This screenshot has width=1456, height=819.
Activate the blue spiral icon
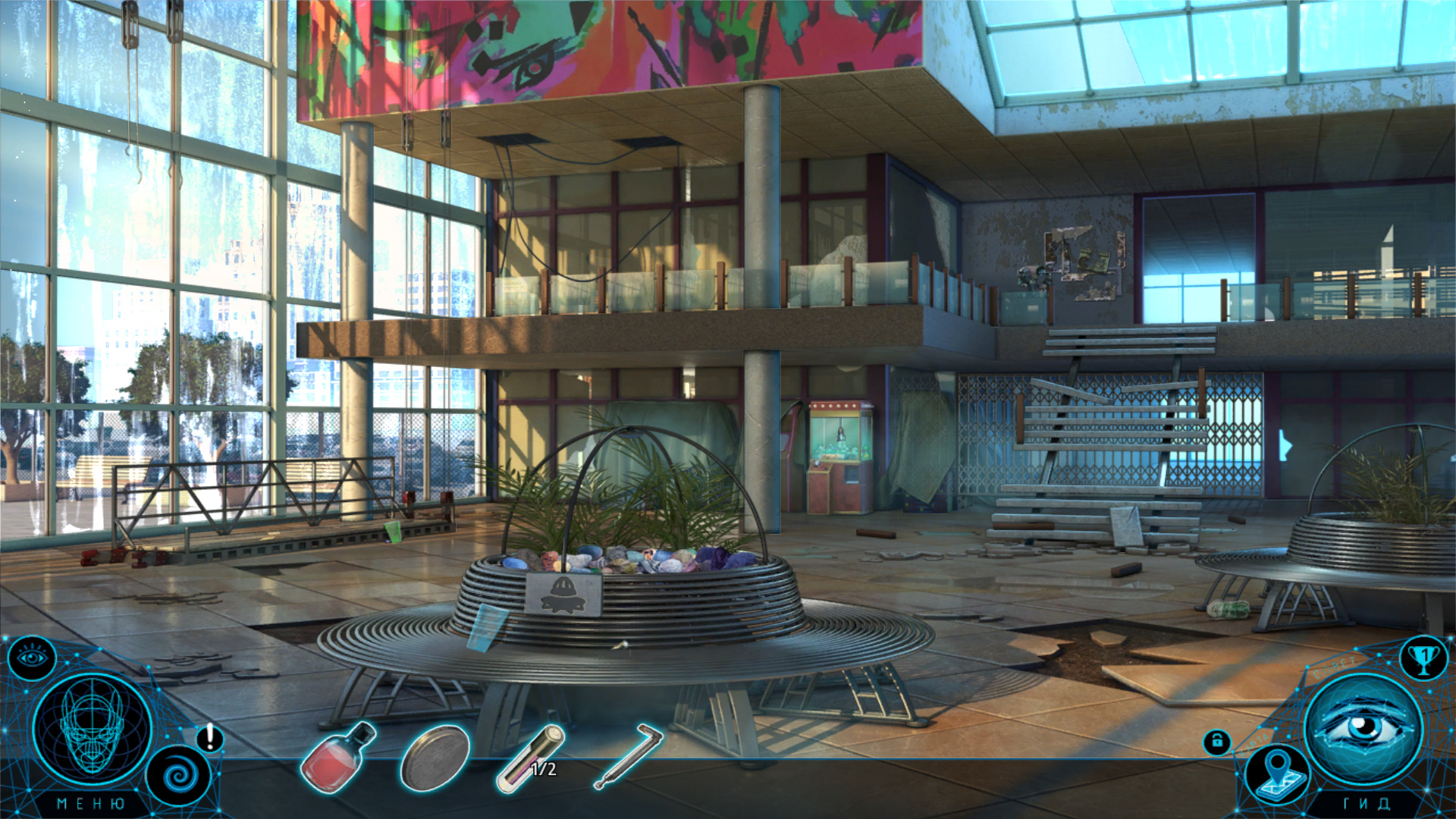179,775
